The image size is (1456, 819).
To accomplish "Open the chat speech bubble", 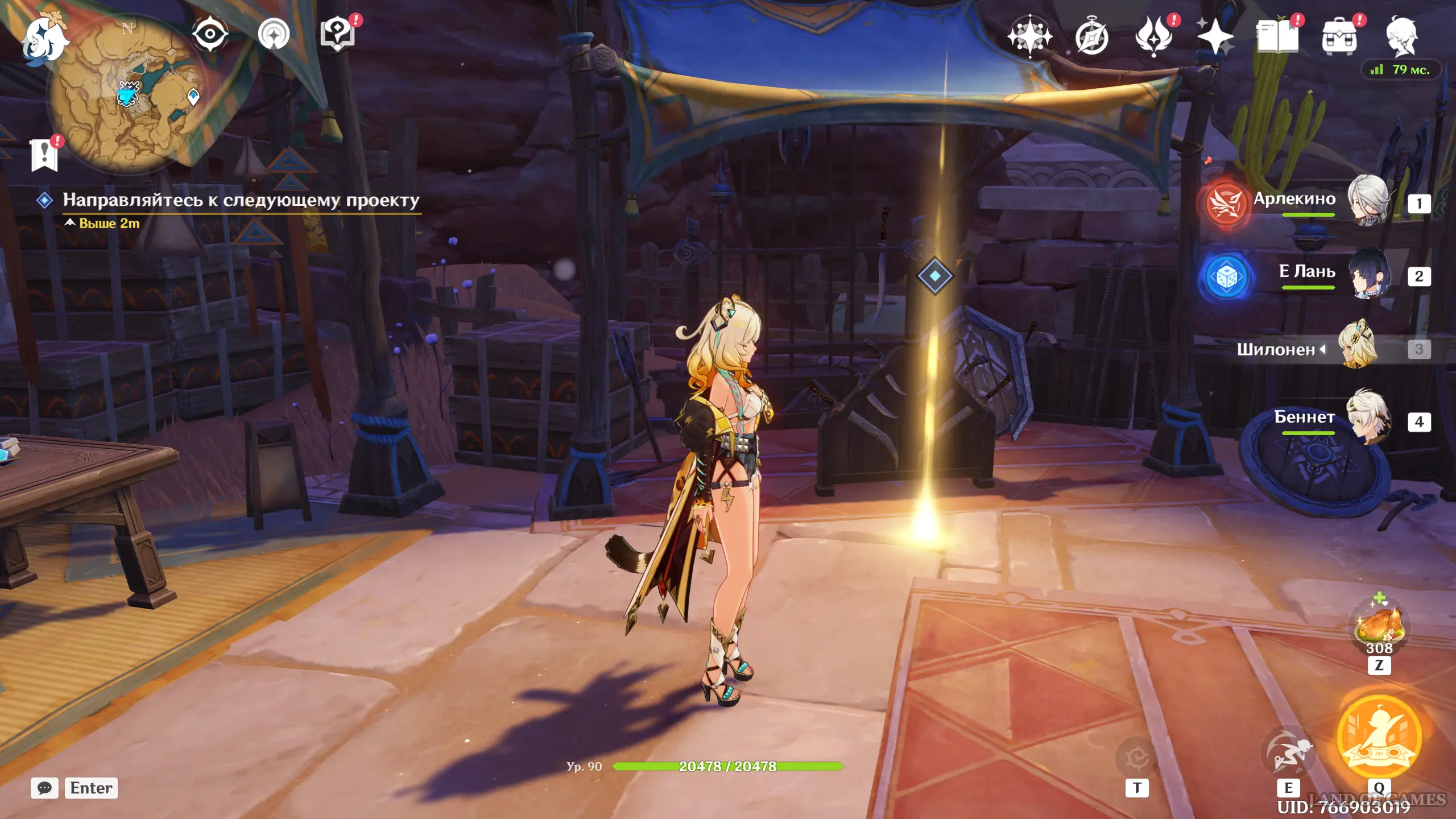I will [44, 788].
